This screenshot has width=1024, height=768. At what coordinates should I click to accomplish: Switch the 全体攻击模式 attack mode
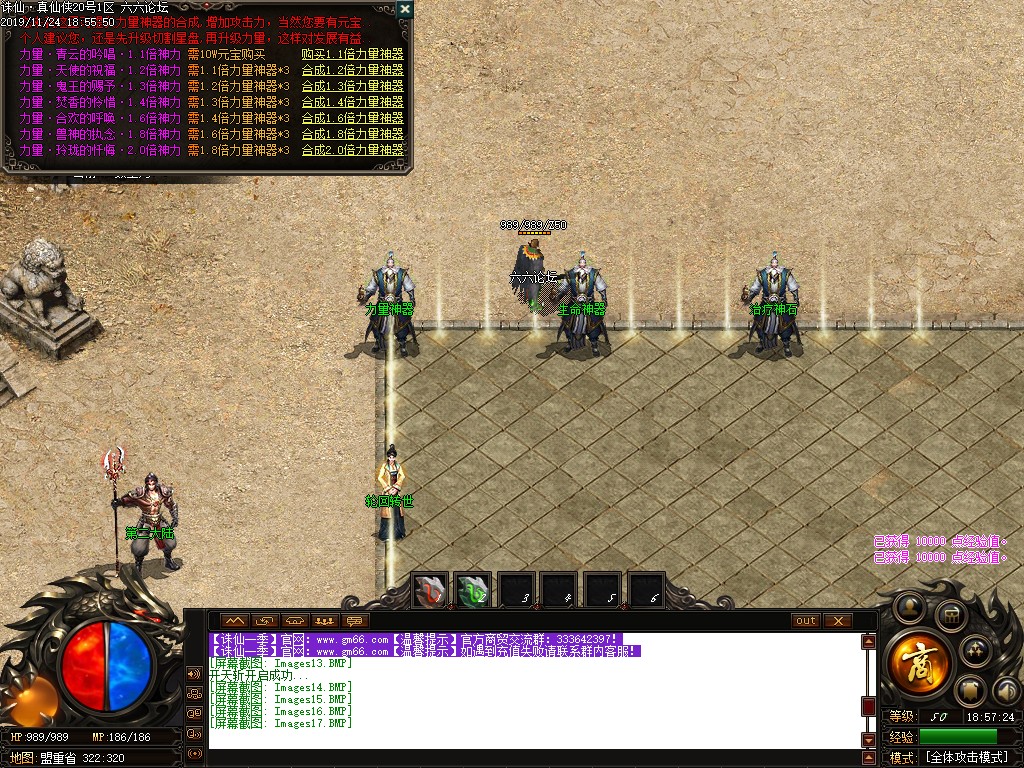(965, 757)
